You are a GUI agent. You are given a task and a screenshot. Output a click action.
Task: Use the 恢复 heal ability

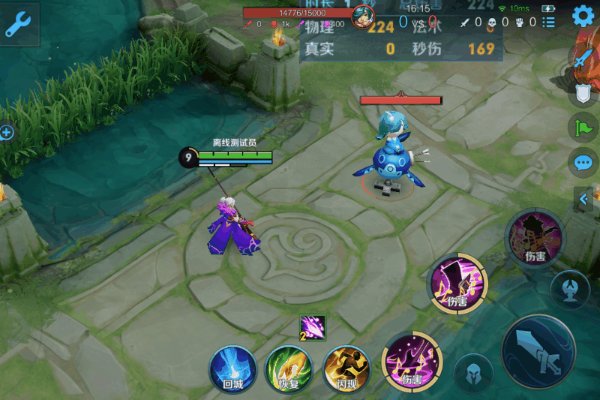click(x=288, y=367)
